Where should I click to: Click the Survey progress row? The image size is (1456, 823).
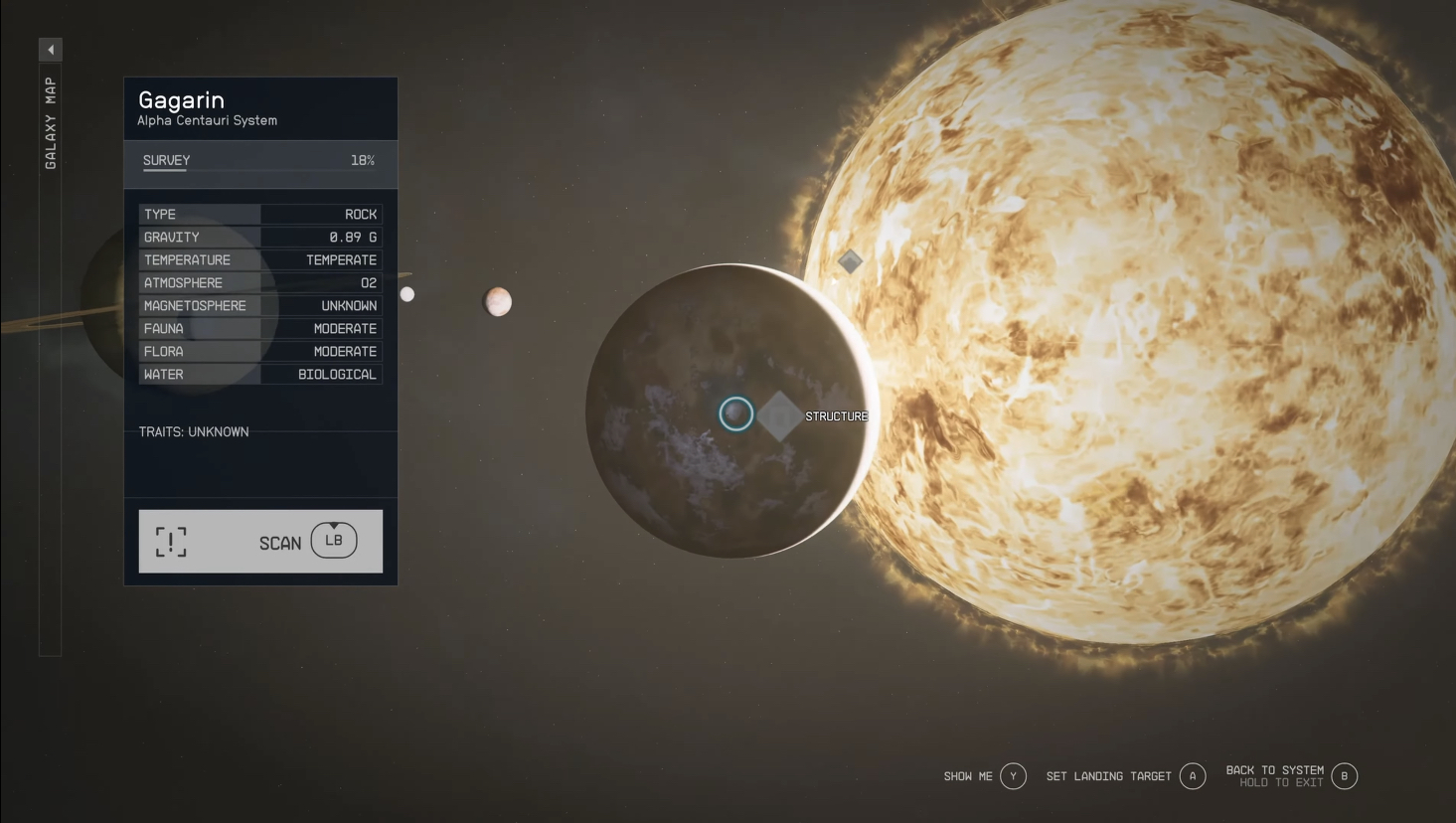[259, 161]
